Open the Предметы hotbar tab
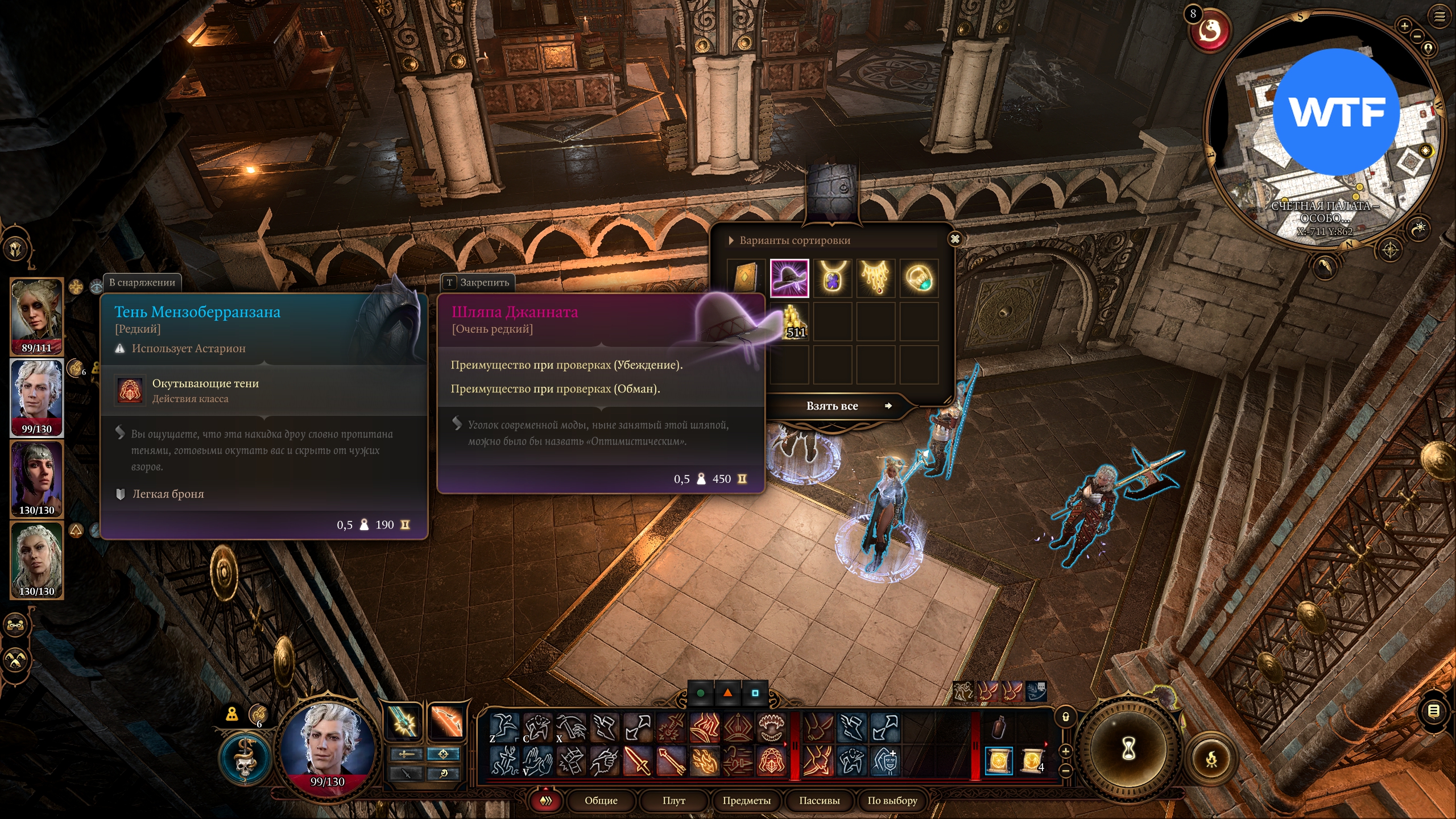The width and height of the screenshot is (1456, 819). click(x=746, y=801)
